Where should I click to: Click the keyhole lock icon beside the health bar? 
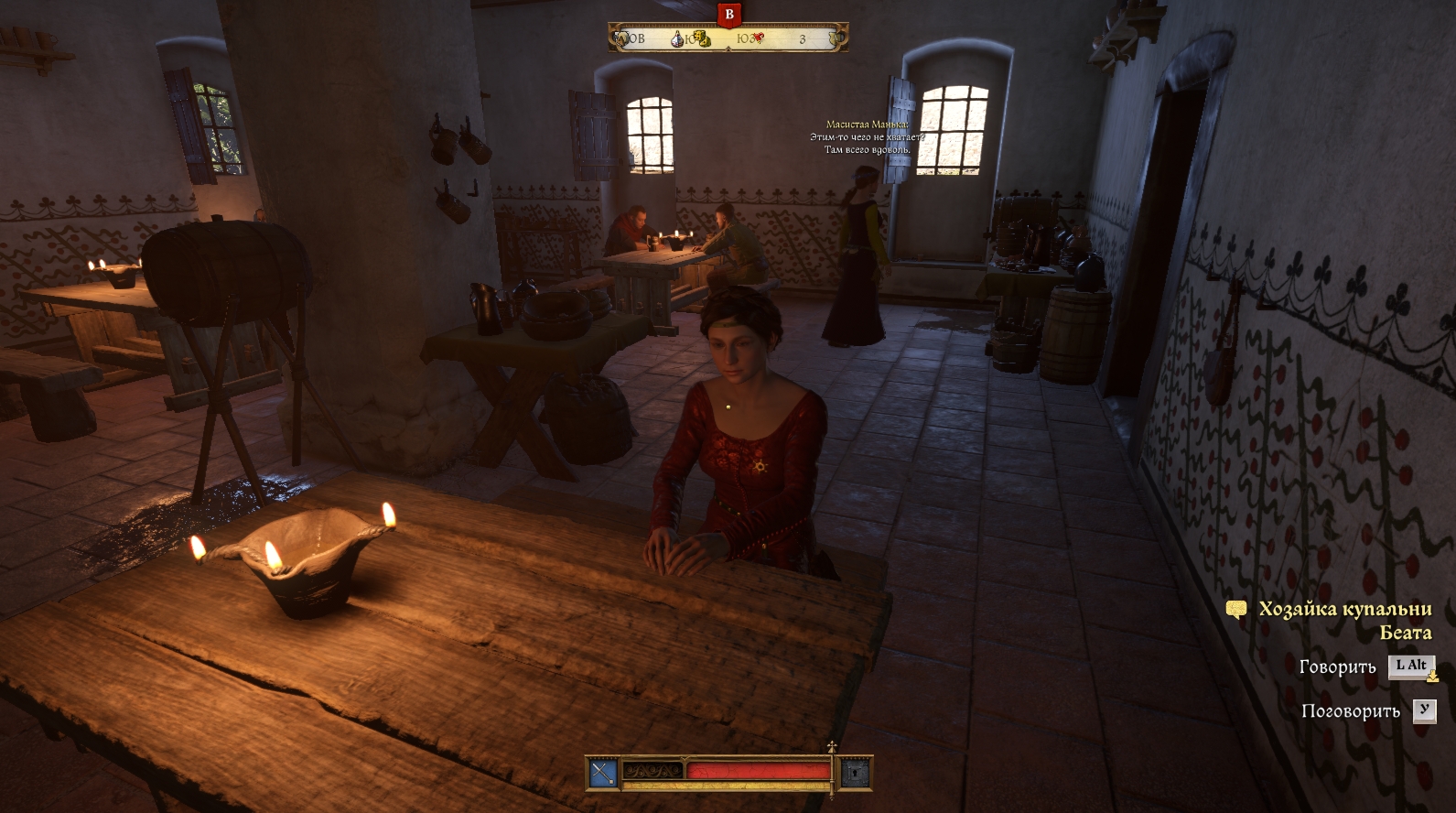[855, 774]
